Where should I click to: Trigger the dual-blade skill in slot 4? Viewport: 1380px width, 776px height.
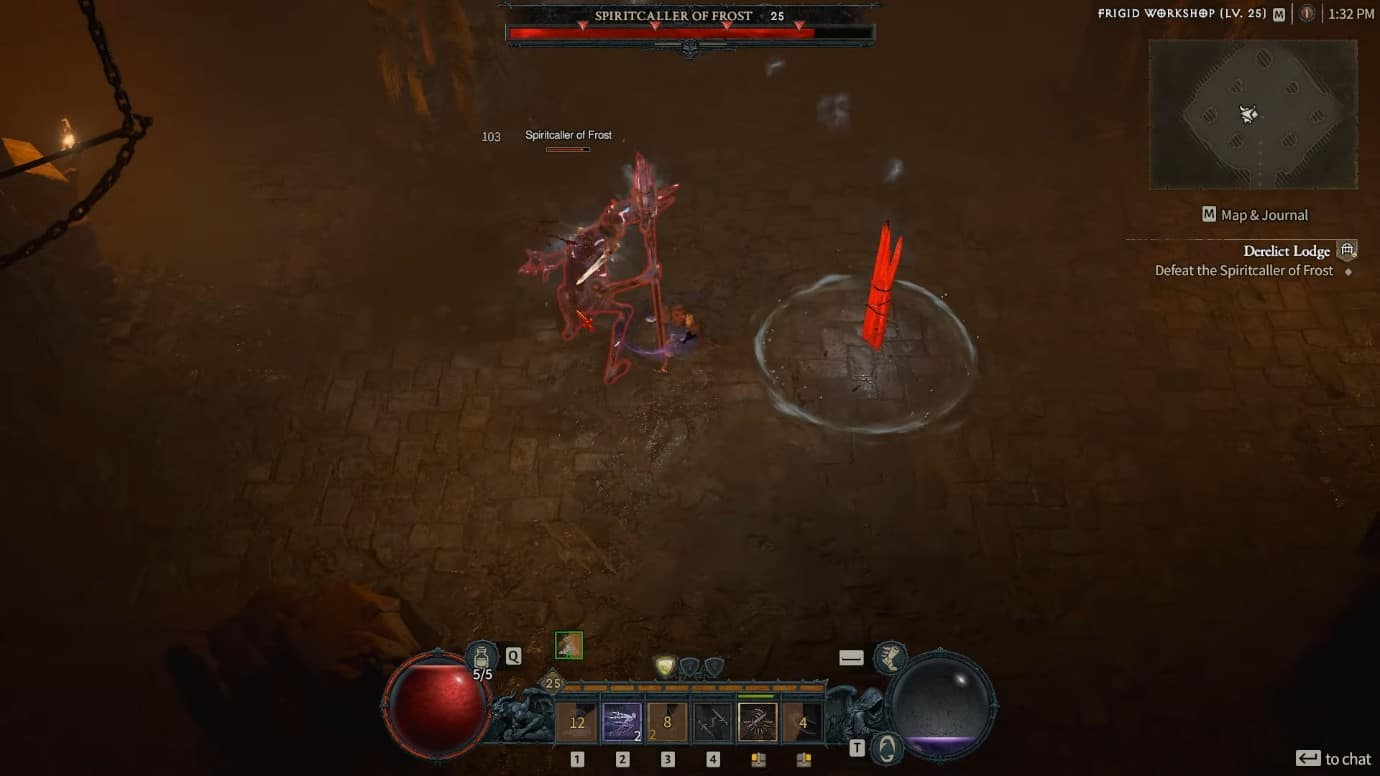pyautogui.click(x=712, y=719)
